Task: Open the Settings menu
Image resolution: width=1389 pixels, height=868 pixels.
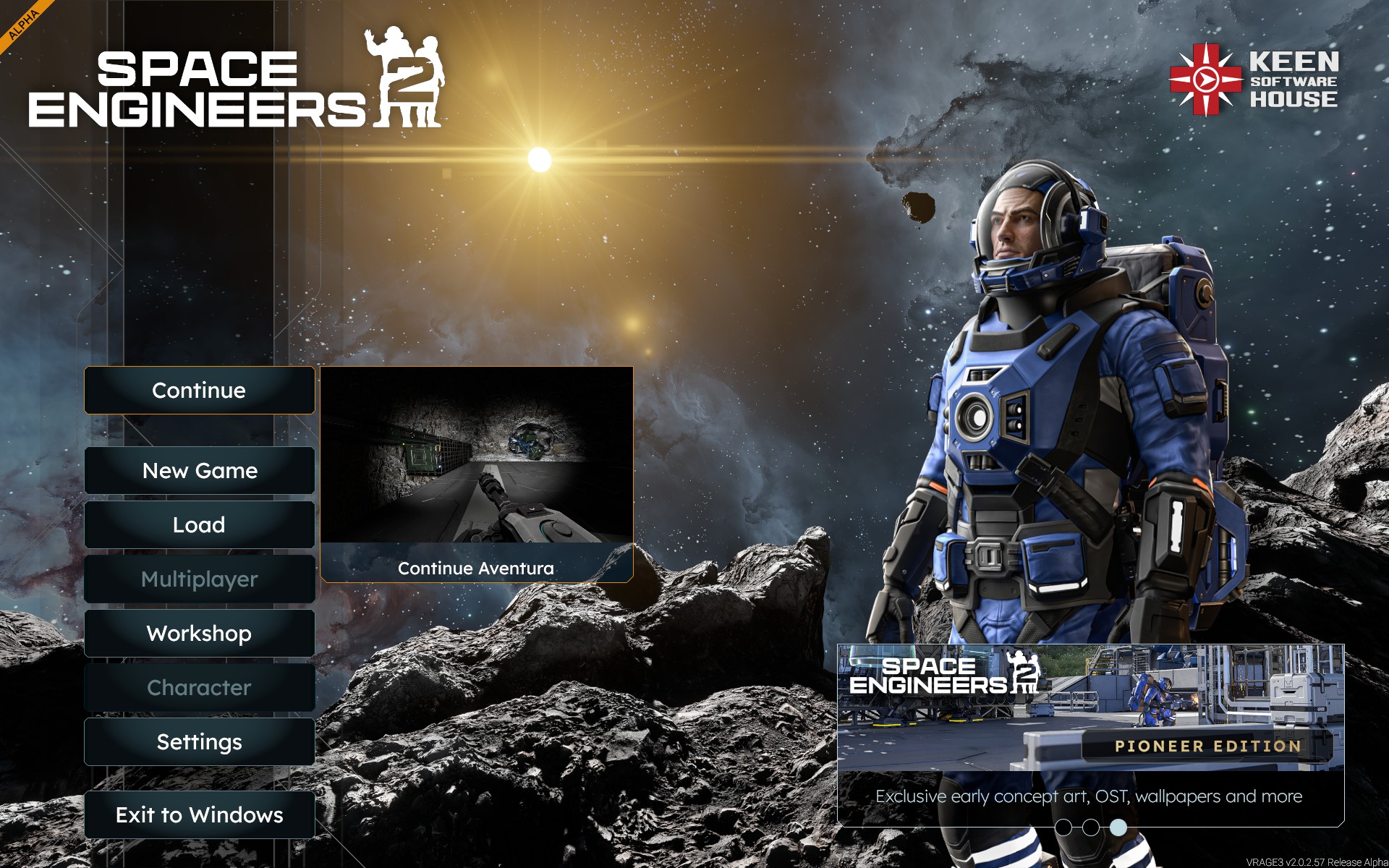Action: (199, 742)
